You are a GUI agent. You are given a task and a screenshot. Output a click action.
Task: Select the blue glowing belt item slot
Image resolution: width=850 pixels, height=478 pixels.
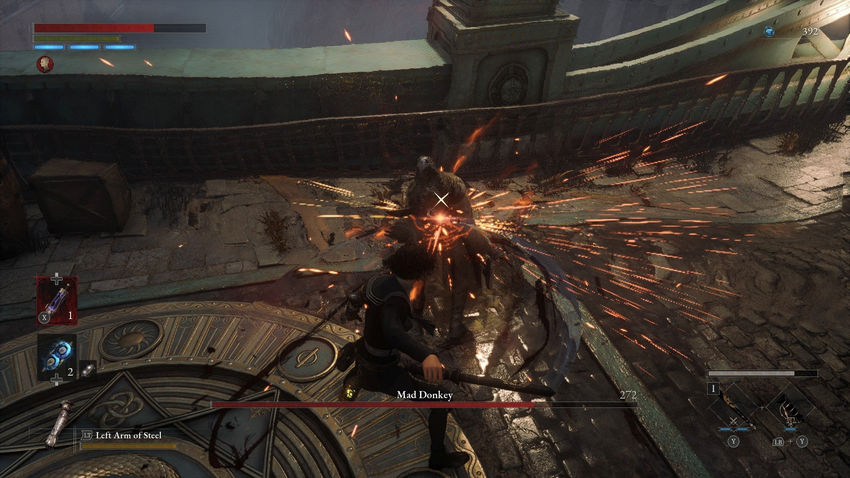pyautogui.click(x=56, y=356)
